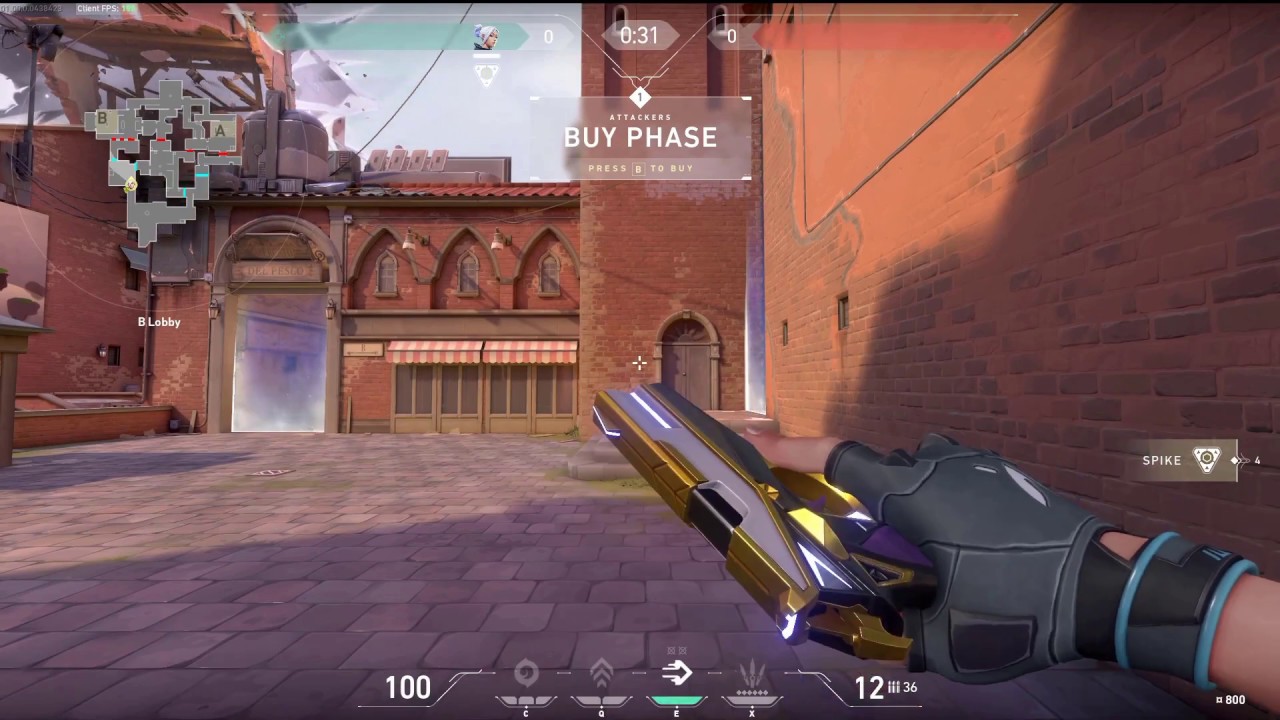
Task: Select the B Lobby location label
Action: pos(159,322)
